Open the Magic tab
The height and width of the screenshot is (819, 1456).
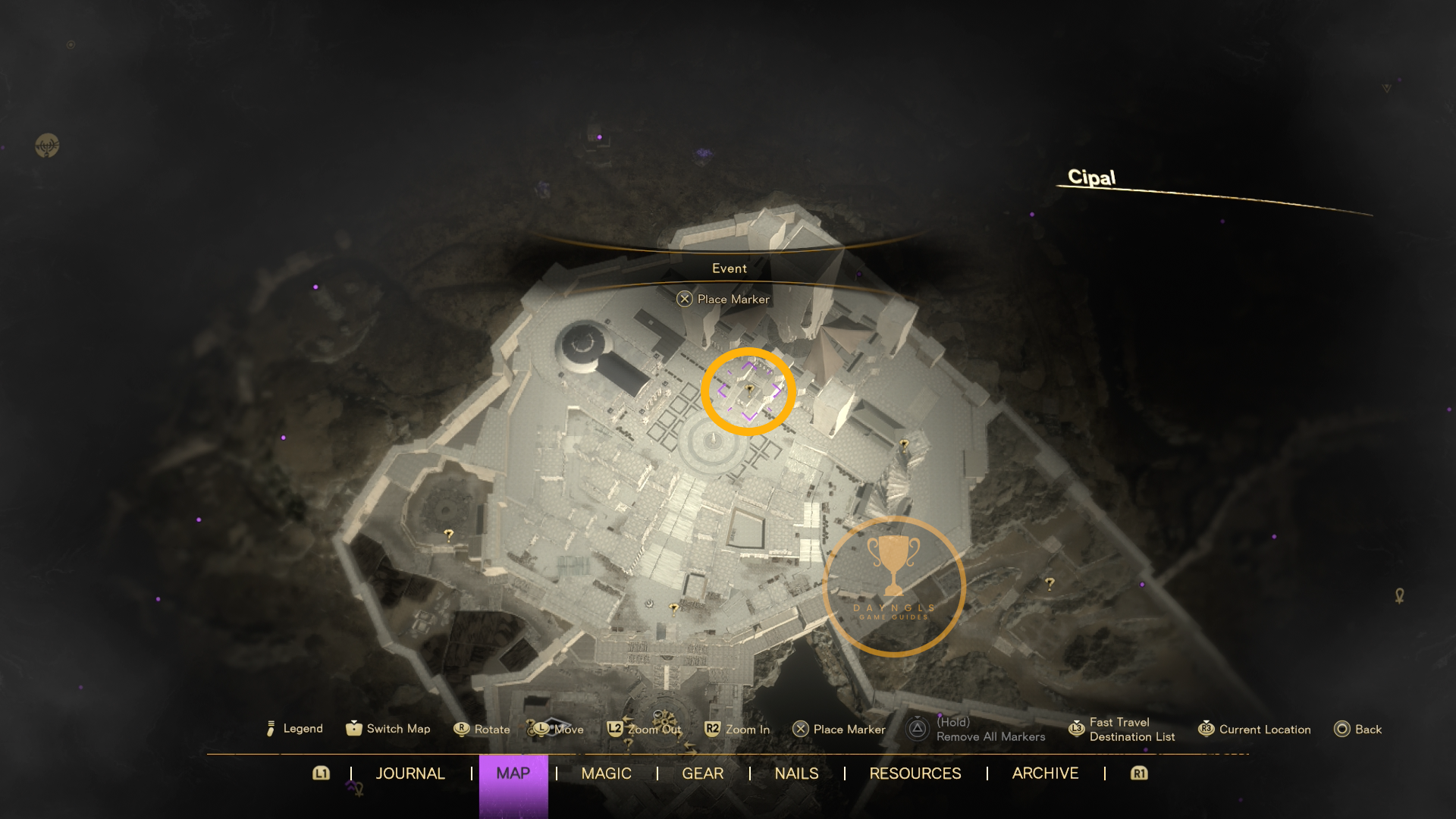[606, 773]
